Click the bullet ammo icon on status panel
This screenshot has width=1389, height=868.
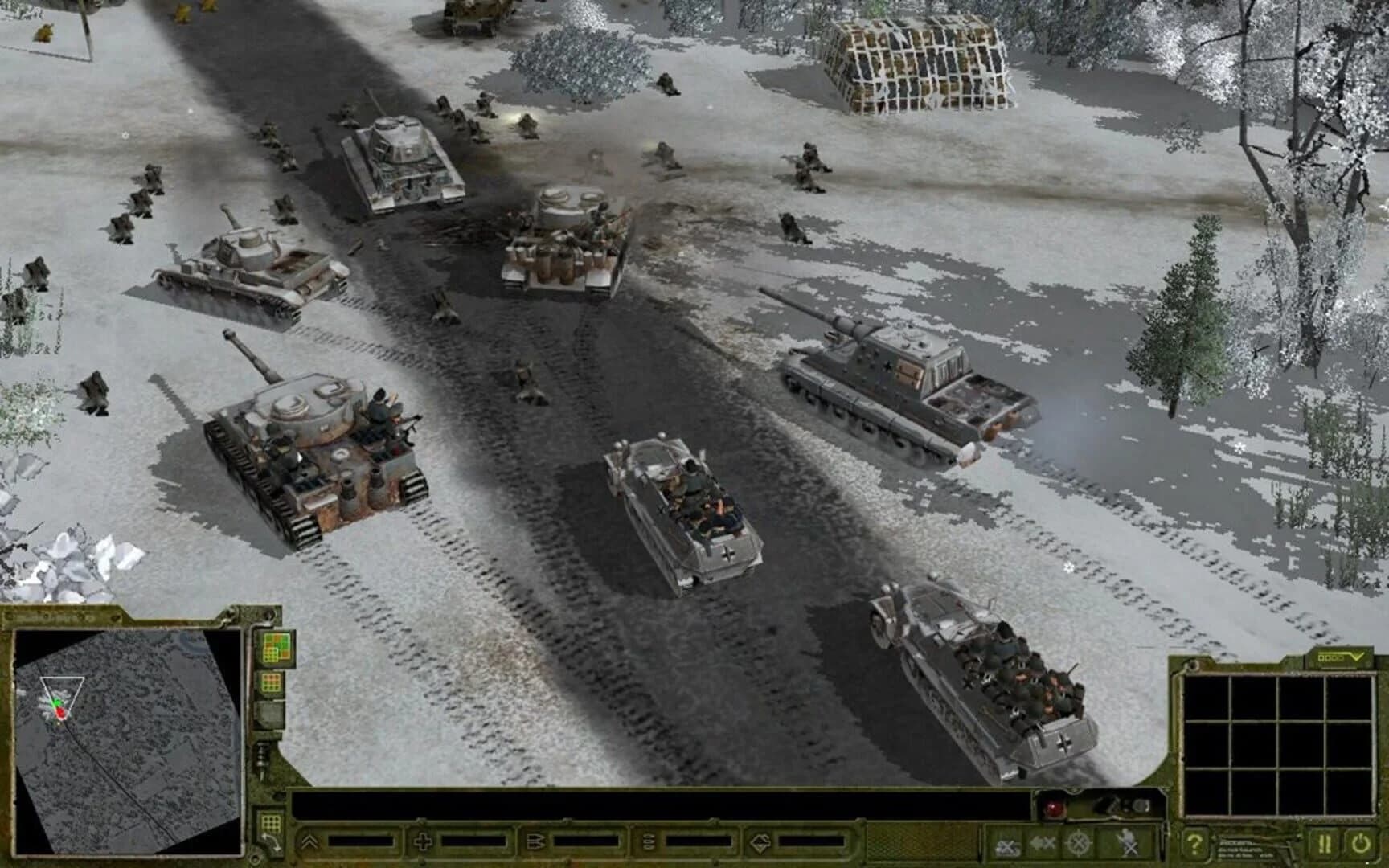point(535,841)
